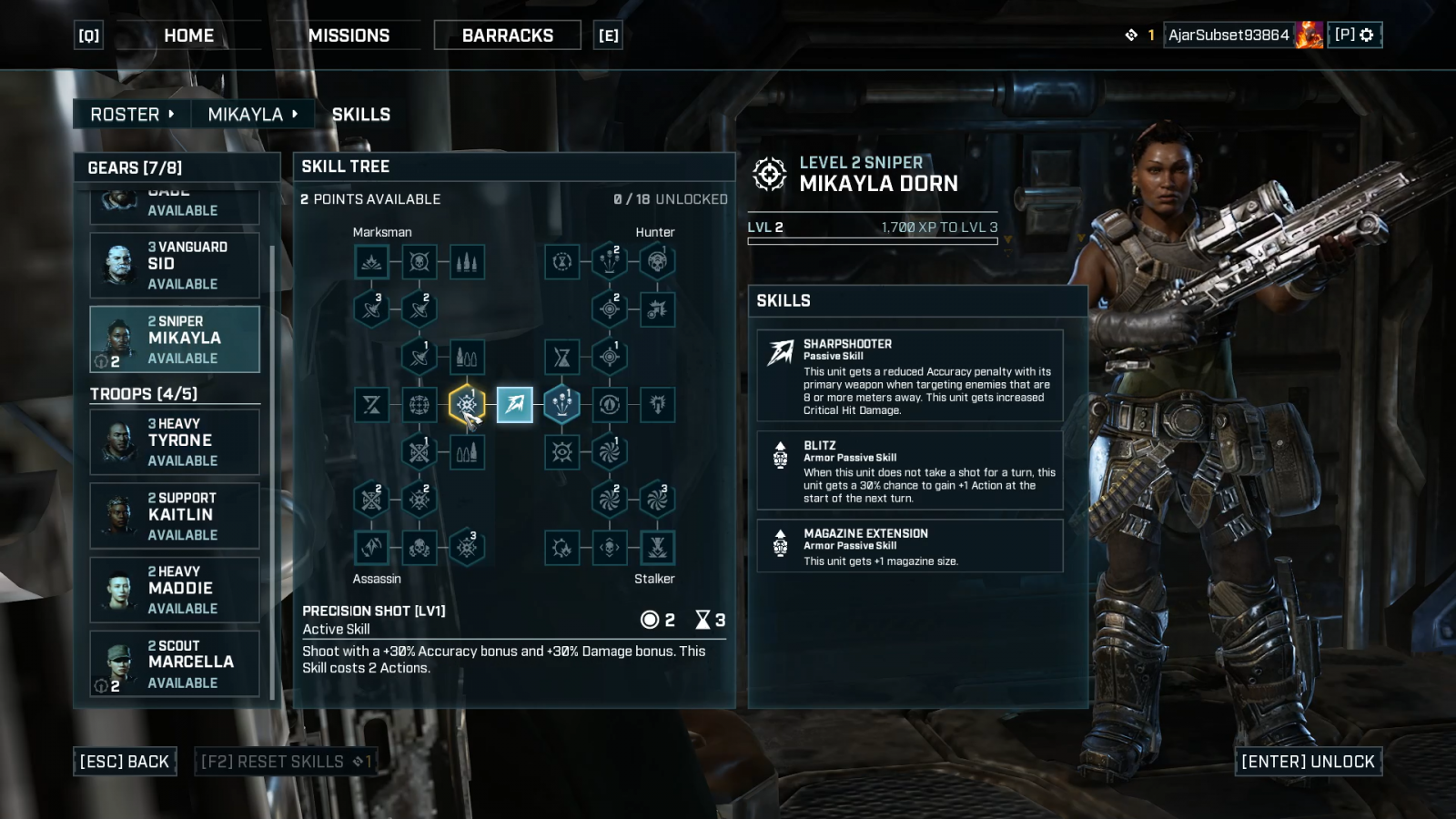Select the Blitz armor passive skill entry
Image resolution: width=1456 pixels, height=819 pixels.
click(x=910, y=470)
